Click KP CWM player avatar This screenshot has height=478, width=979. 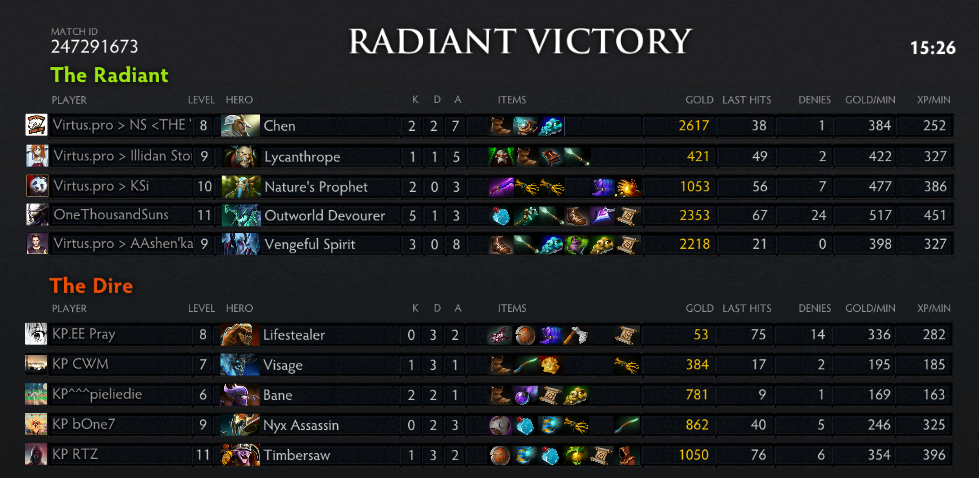(37, 365)
